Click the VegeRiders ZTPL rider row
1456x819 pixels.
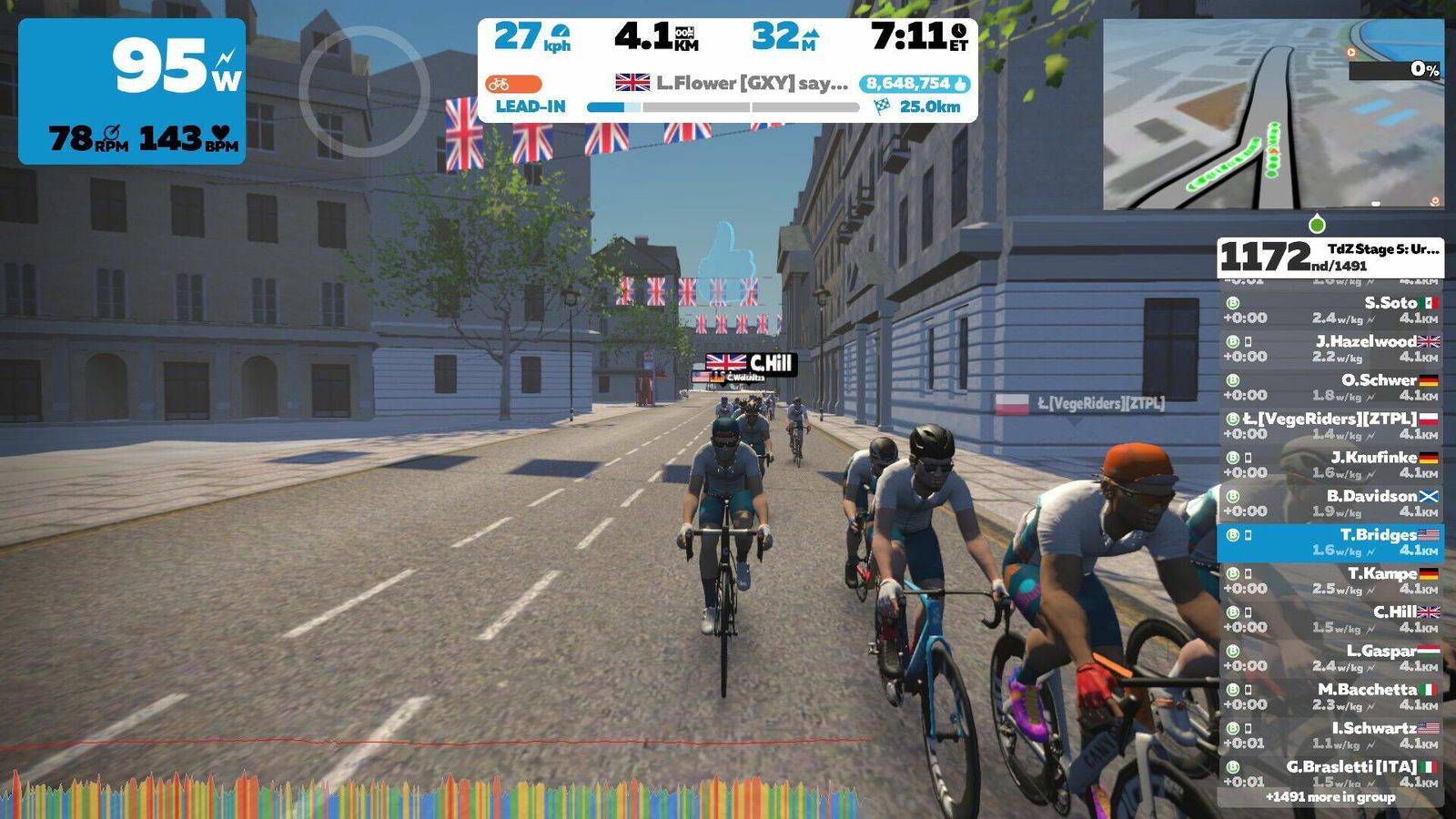pyautogui.click(x=1330, y=426)
